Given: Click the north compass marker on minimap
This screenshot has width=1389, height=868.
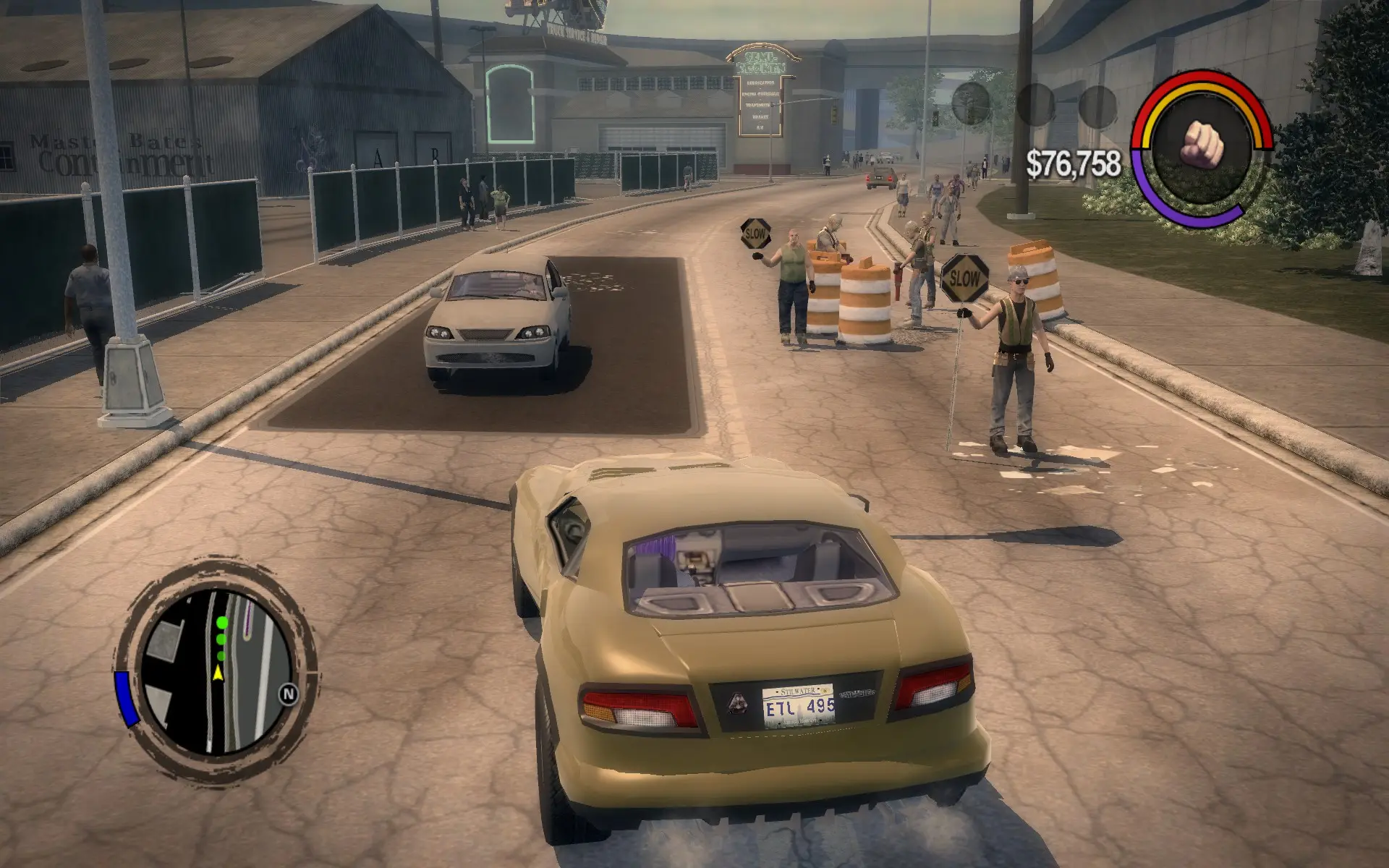Looking at the screenshot, I should tap(289, 695).
